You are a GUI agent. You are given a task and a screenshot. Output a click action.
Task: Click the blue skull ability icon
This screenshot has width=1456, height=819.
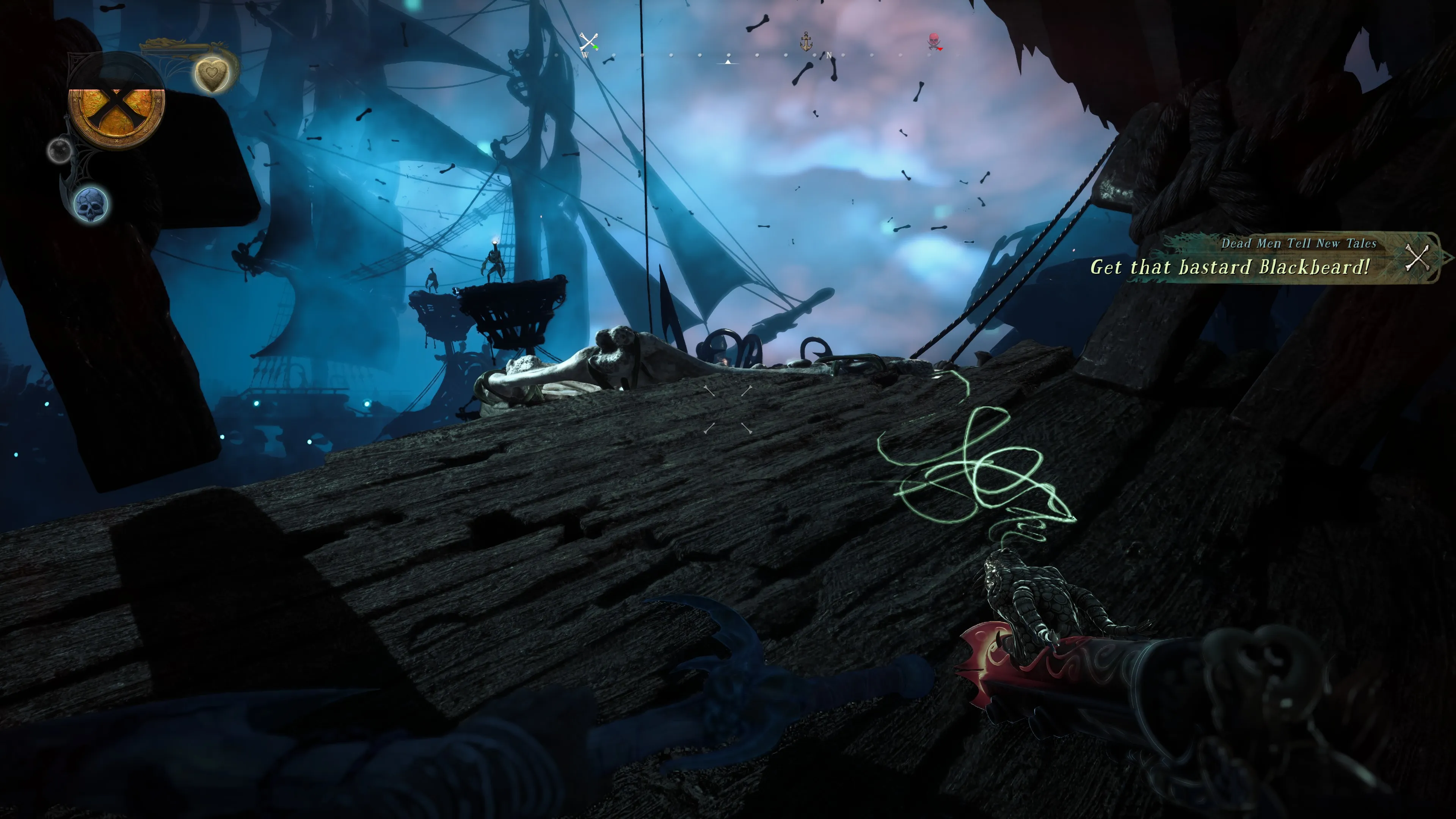(91, 204)
